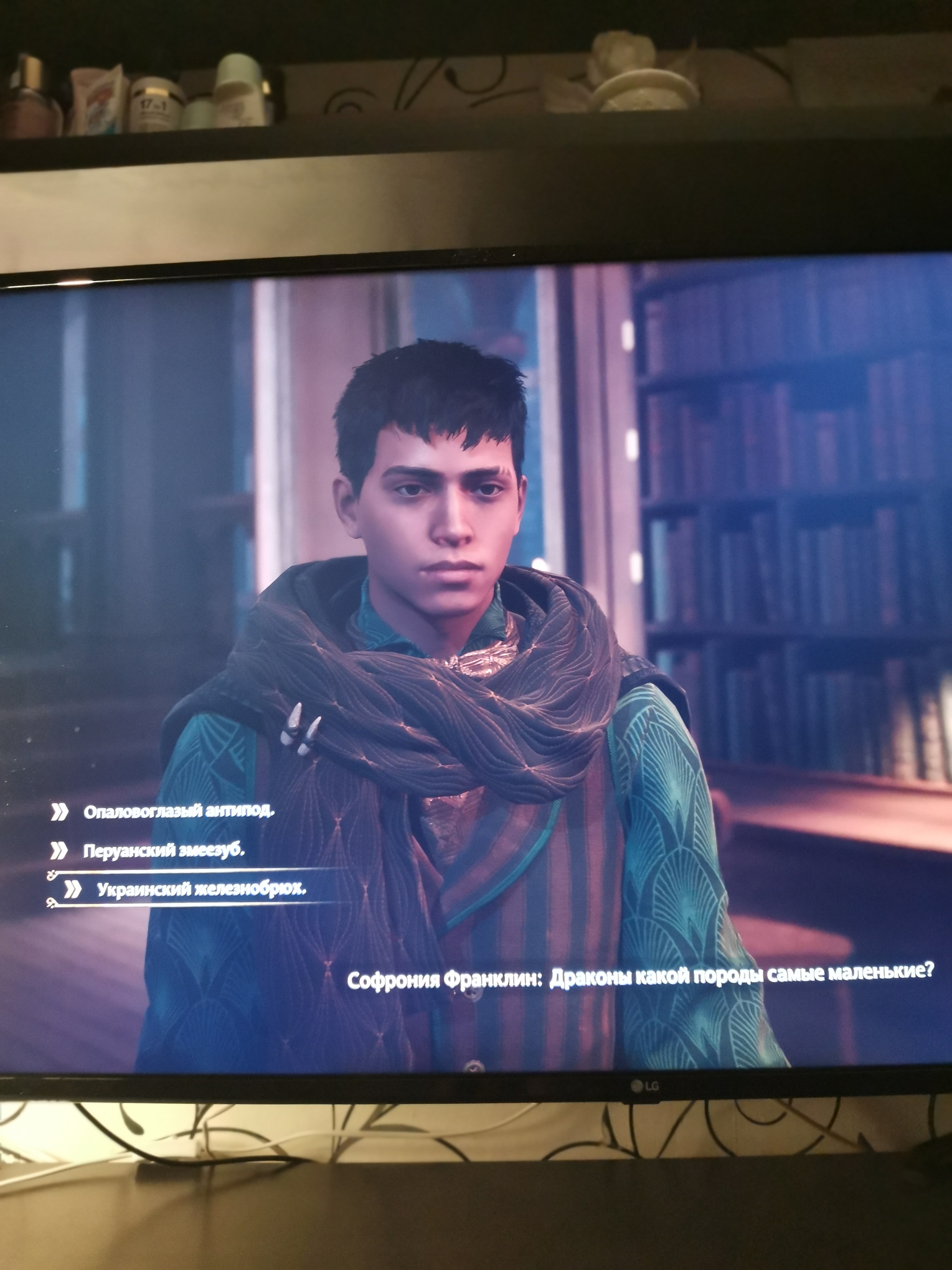
Task: Answer with "Украинский железнобрюх."
Action: [x=201, y=889]
